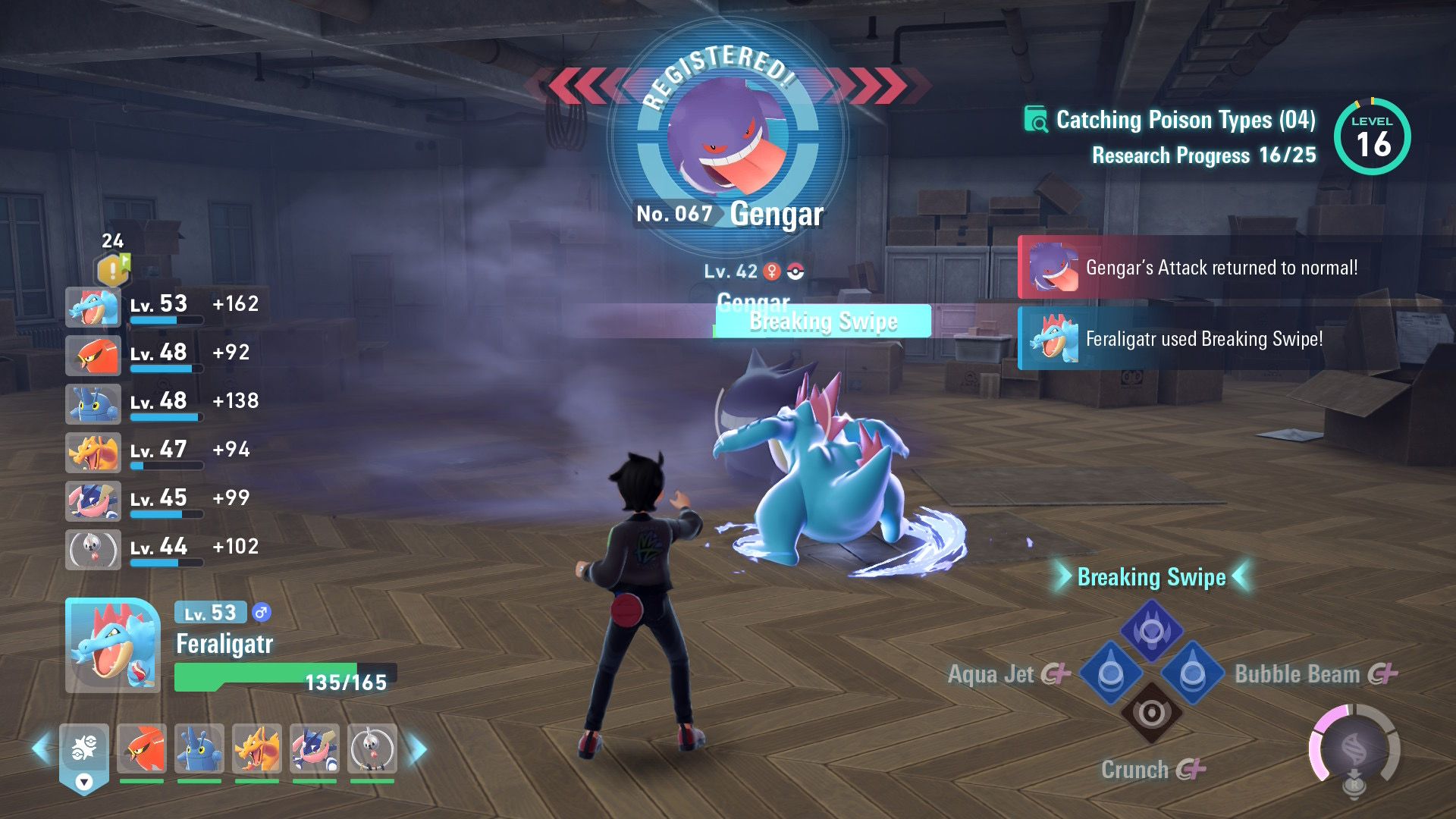Image resolution: width=1456 pixels, height=819 pixels.
Task: Switch to Heracross in the party bar
Action: [x=199, y=748]
